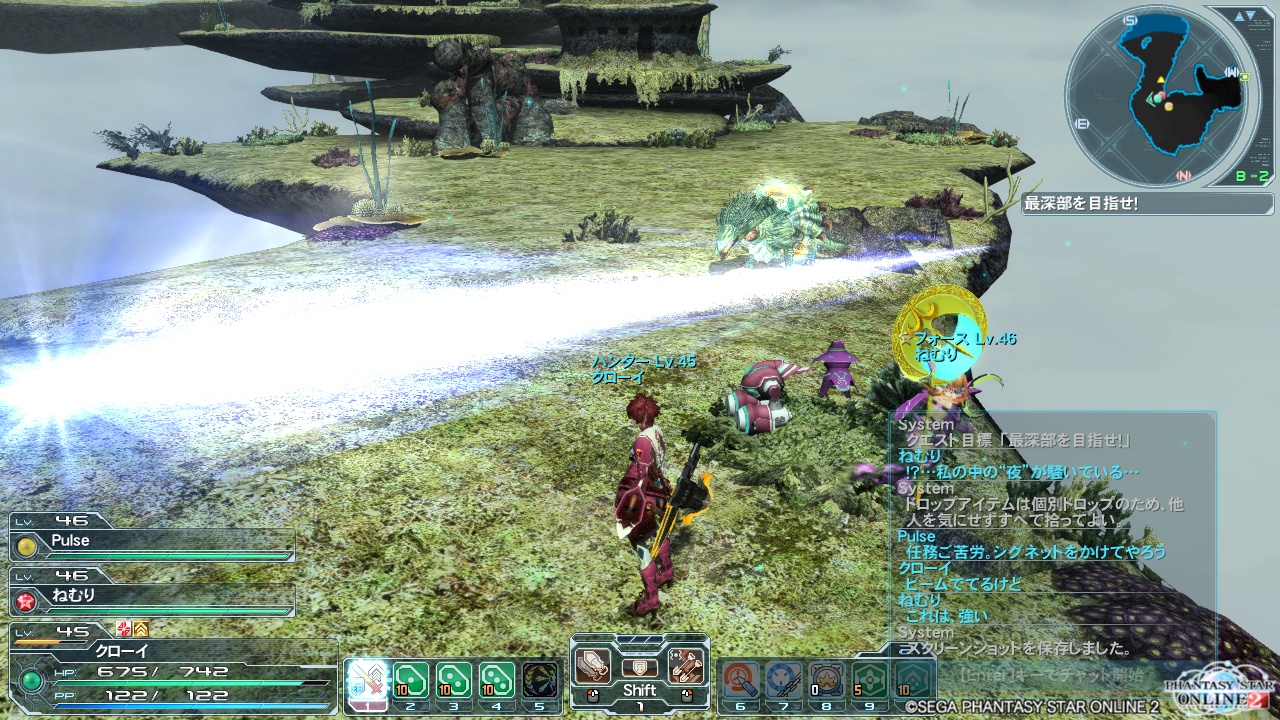Open the circular minimap

pyautogui.click(x=1158, y=97)
